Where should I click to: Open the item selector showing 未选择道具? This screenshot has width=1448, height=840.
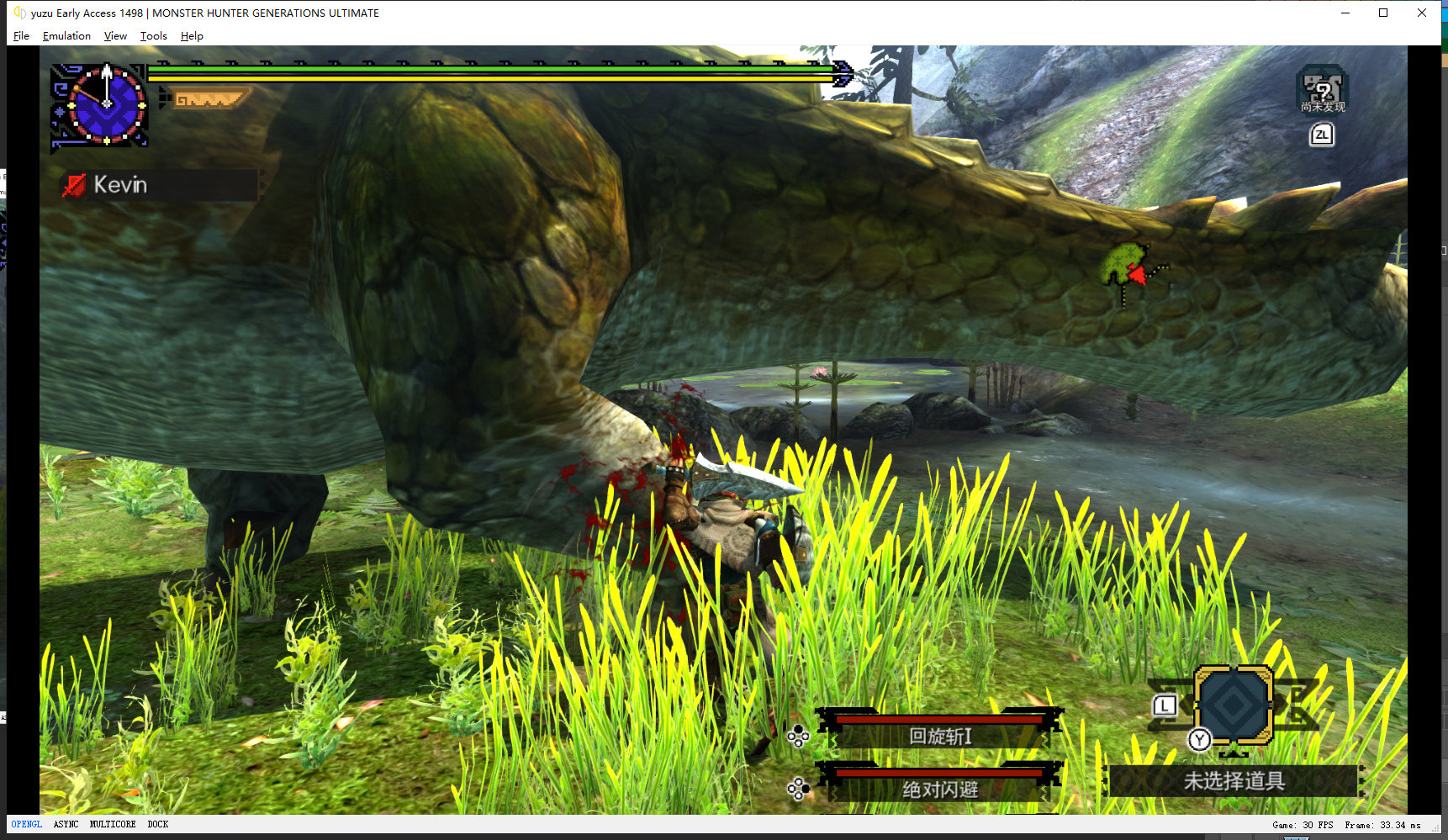click(x=1234, y=781)
